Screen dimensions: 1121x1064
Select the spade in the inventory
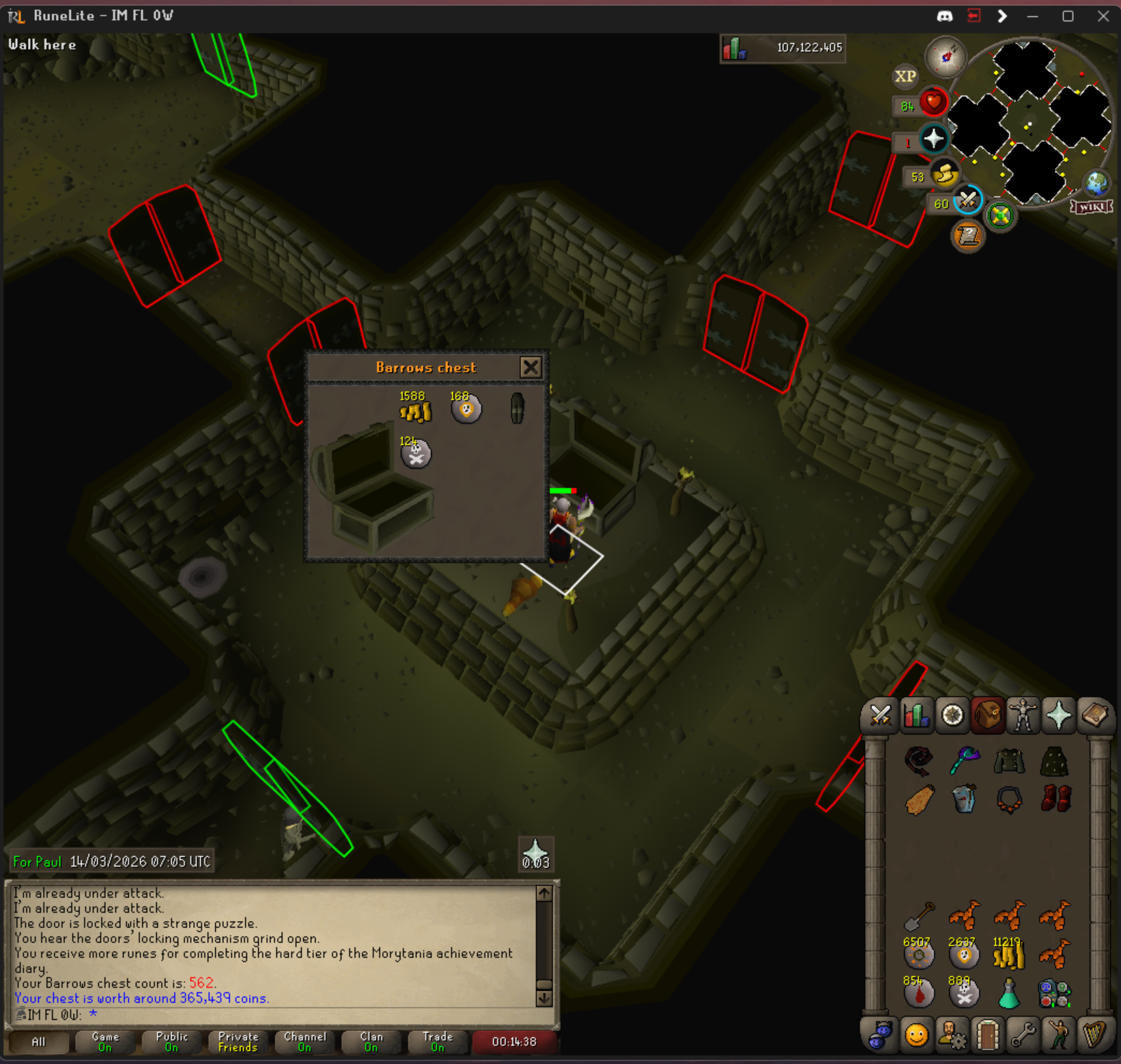(x=919, y=915)
